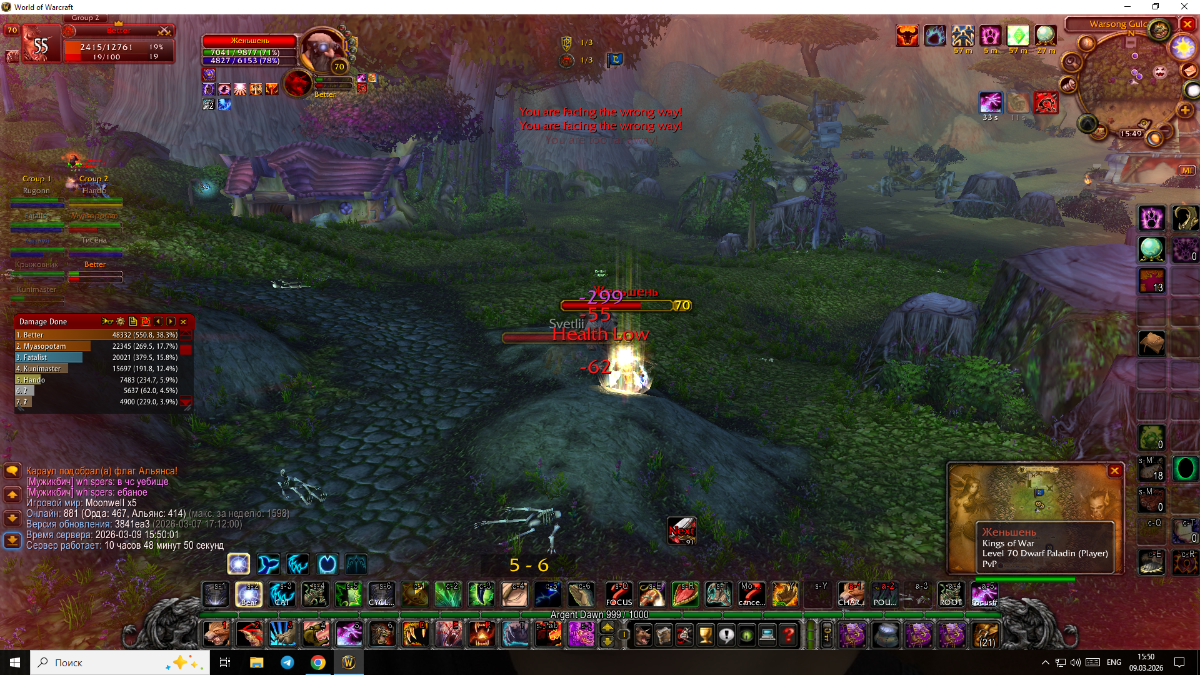Select the Horde emblem debuff icon
1200x675 pixels.
tap(1046, 102)
